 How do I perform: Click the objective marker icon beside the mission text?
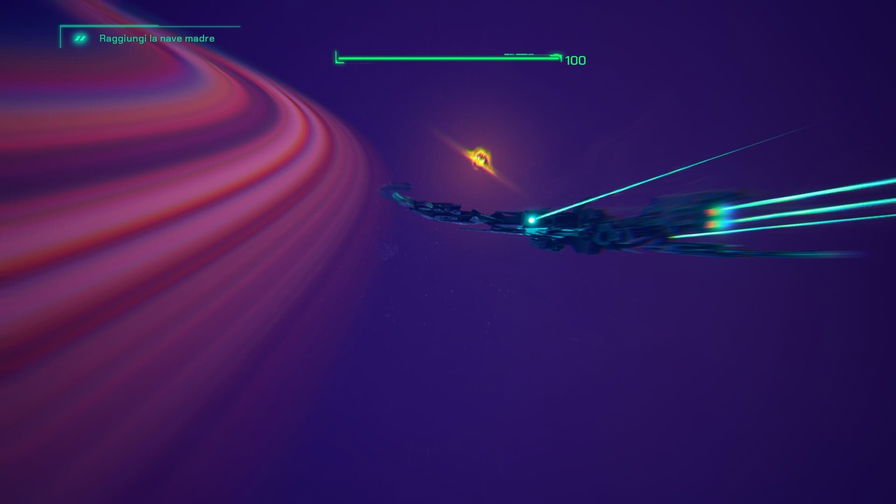coord(80,39)
